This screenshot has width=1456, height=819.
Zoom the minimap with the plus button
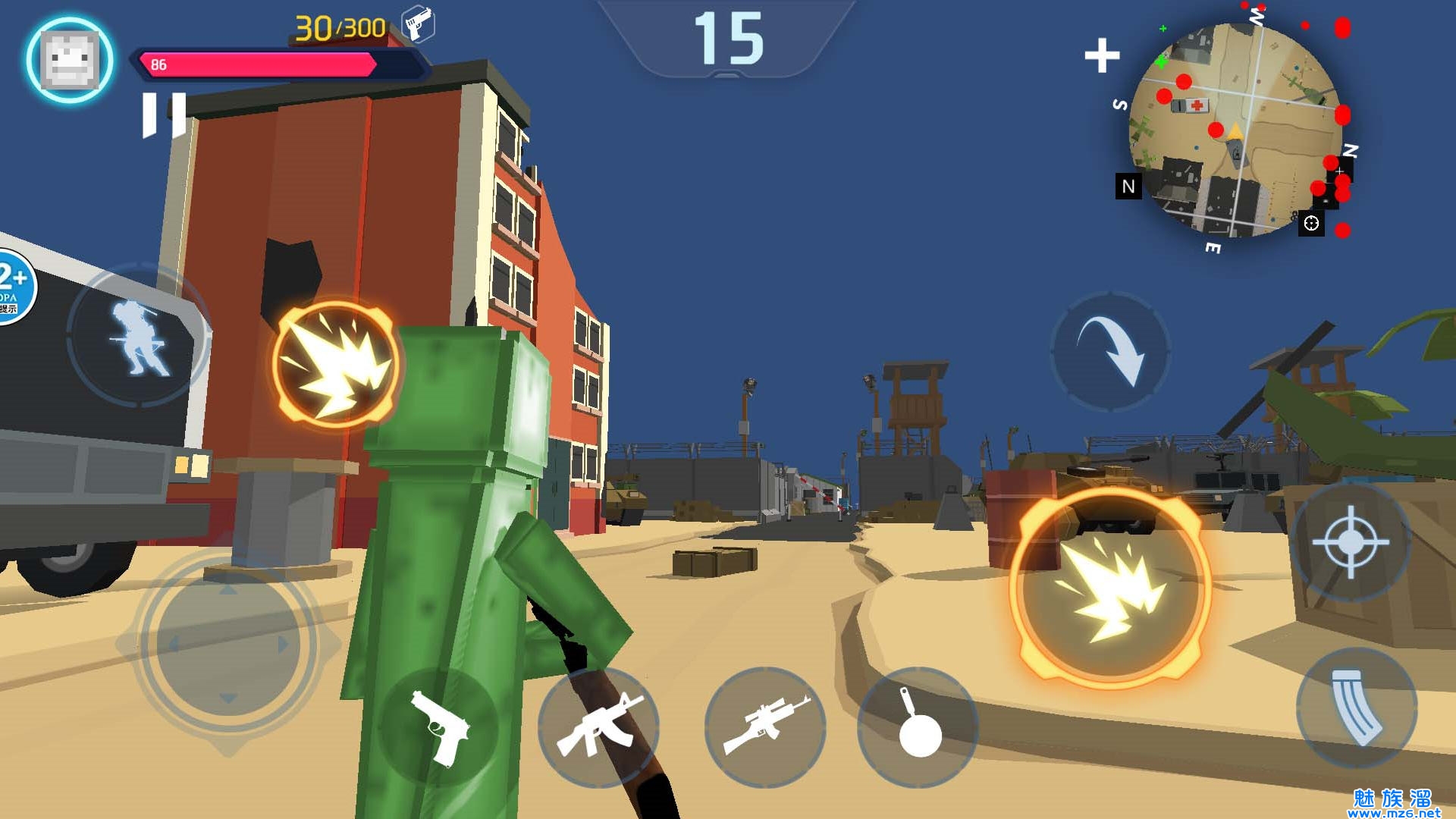(1102, 55)
